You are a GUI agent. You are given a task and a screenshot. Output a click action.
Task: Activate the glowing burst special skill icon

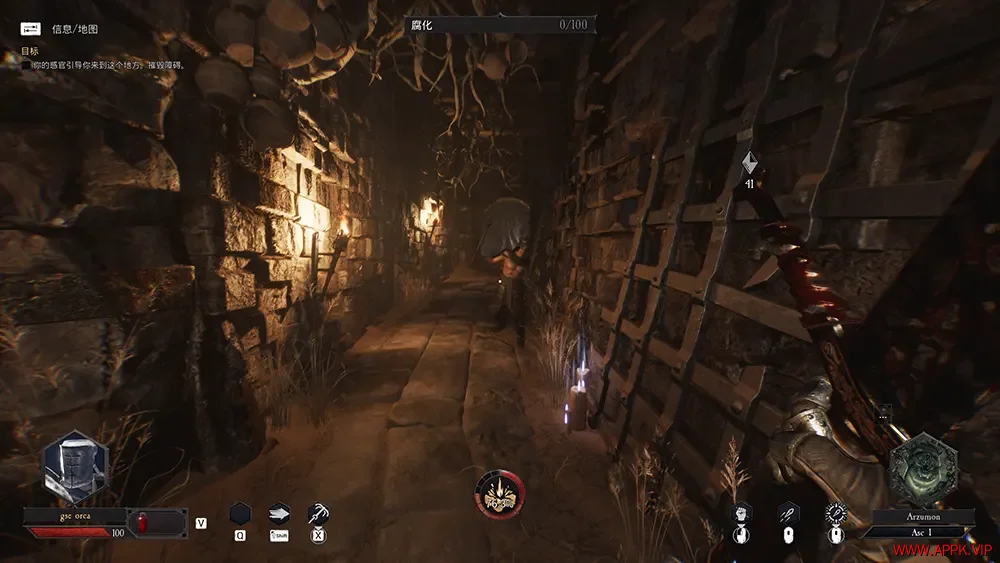836,514
